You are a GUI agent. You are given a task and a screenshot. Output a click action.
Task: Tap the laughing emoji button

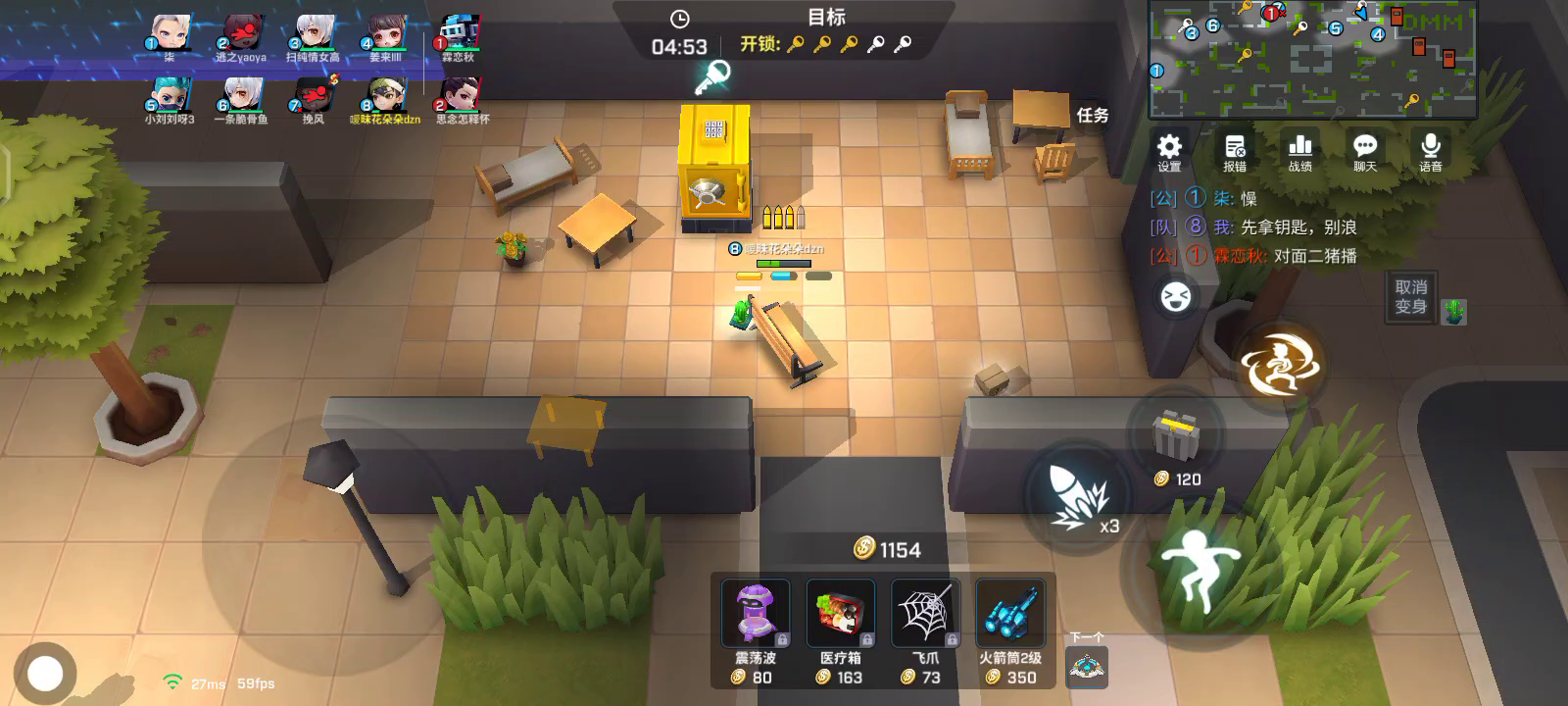1175,297
